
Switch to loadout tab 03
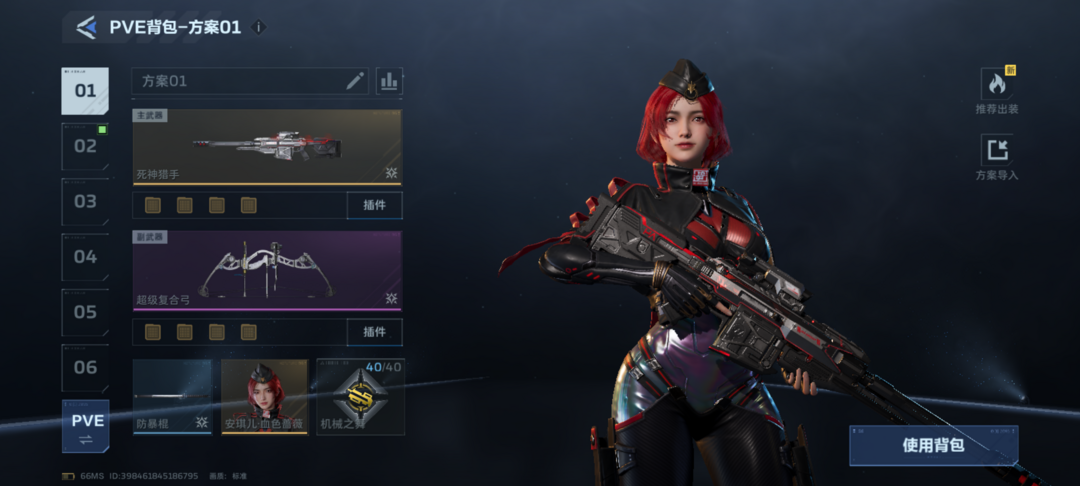86,201
